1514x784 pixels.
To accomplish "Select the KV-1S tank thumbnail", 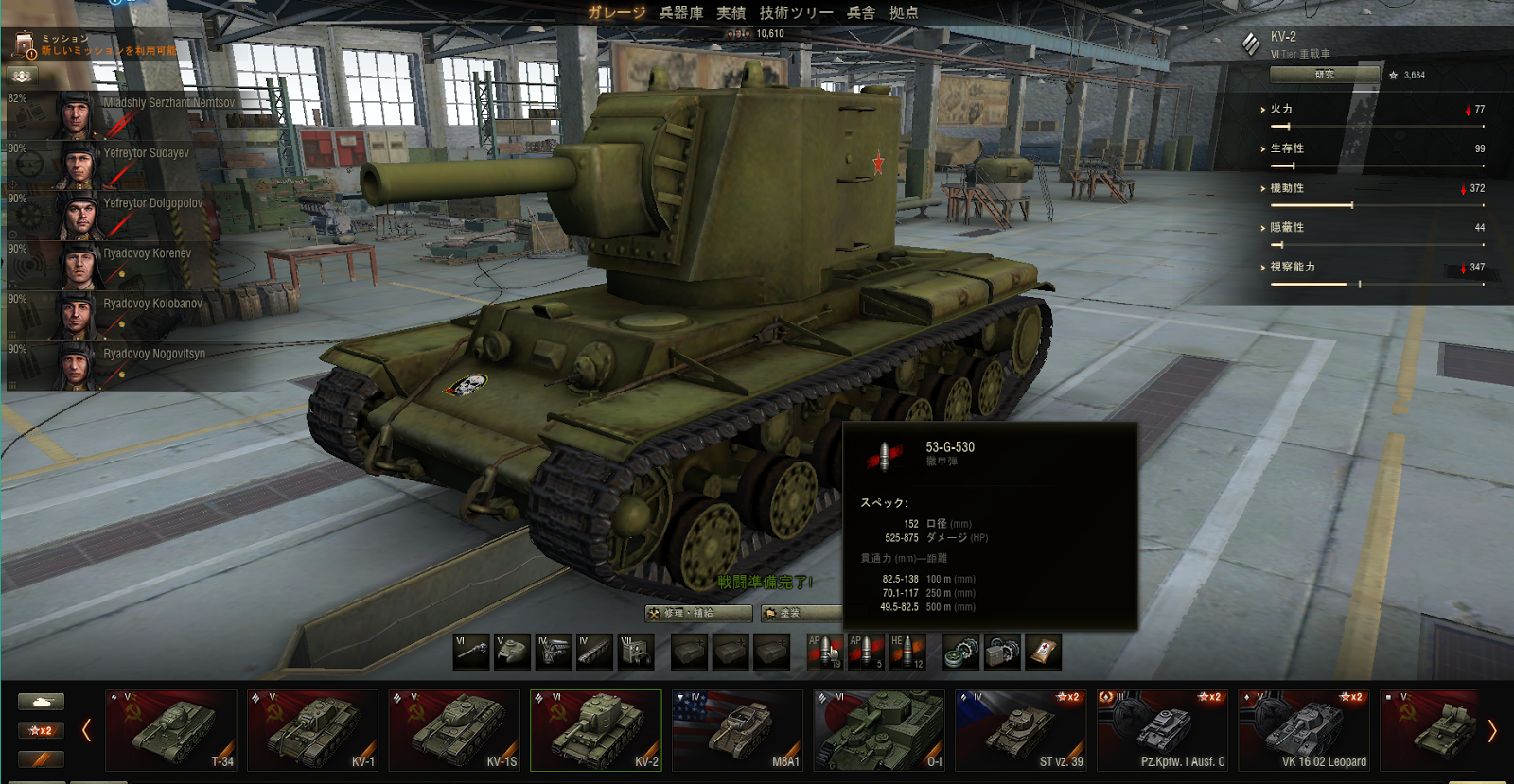I will pos(454,730).
